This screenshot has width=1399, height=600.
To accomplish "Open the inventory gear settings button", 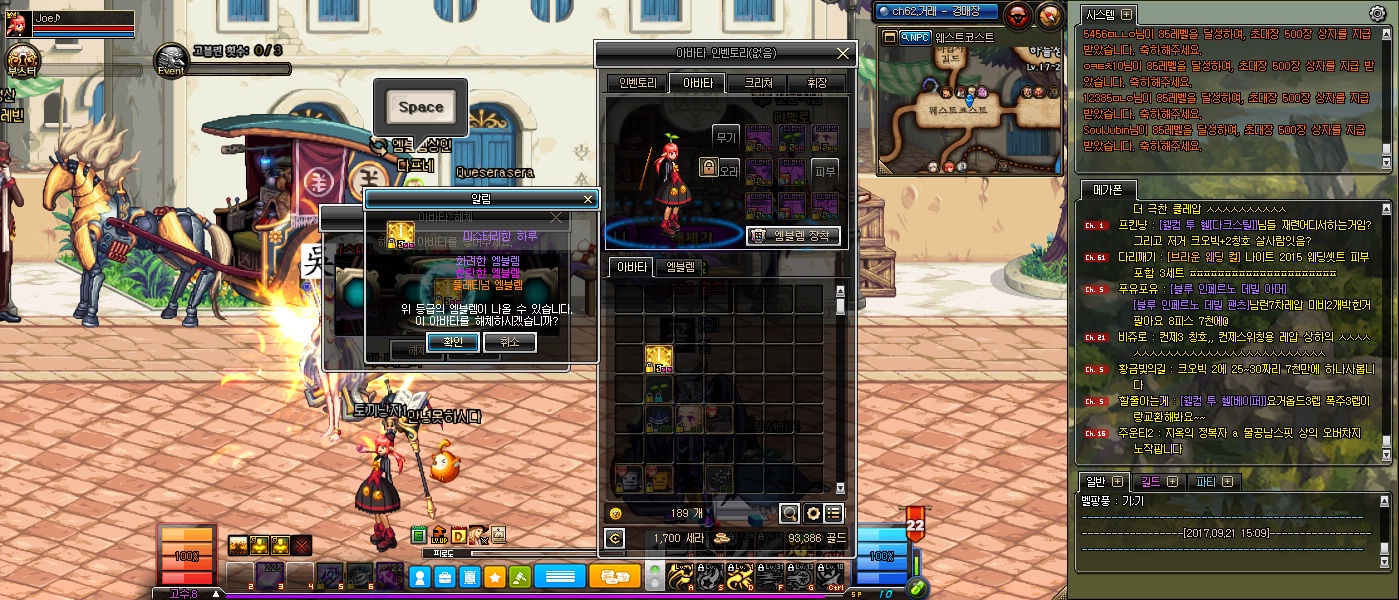I will (x=812, y=513).
